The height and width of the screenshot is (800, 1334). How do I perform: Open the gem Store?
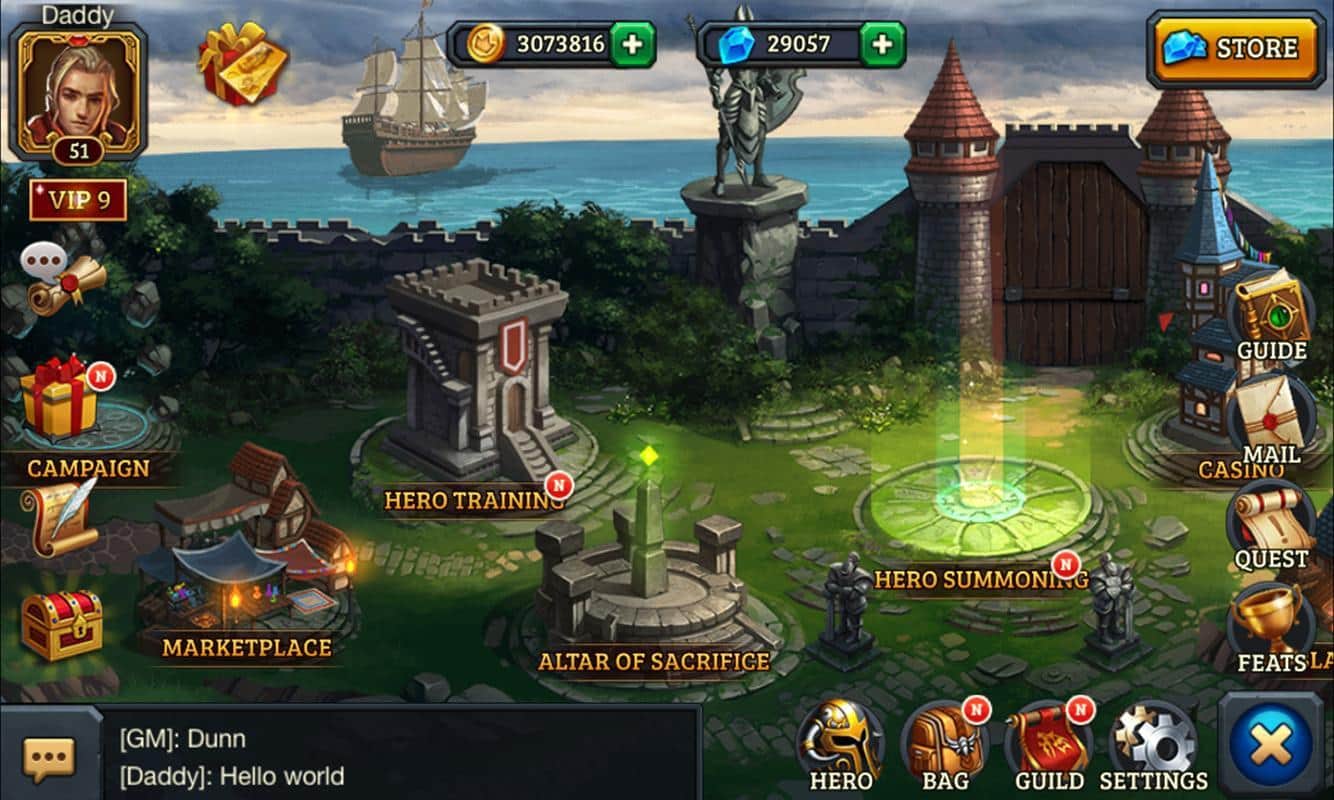[1235, 49]
